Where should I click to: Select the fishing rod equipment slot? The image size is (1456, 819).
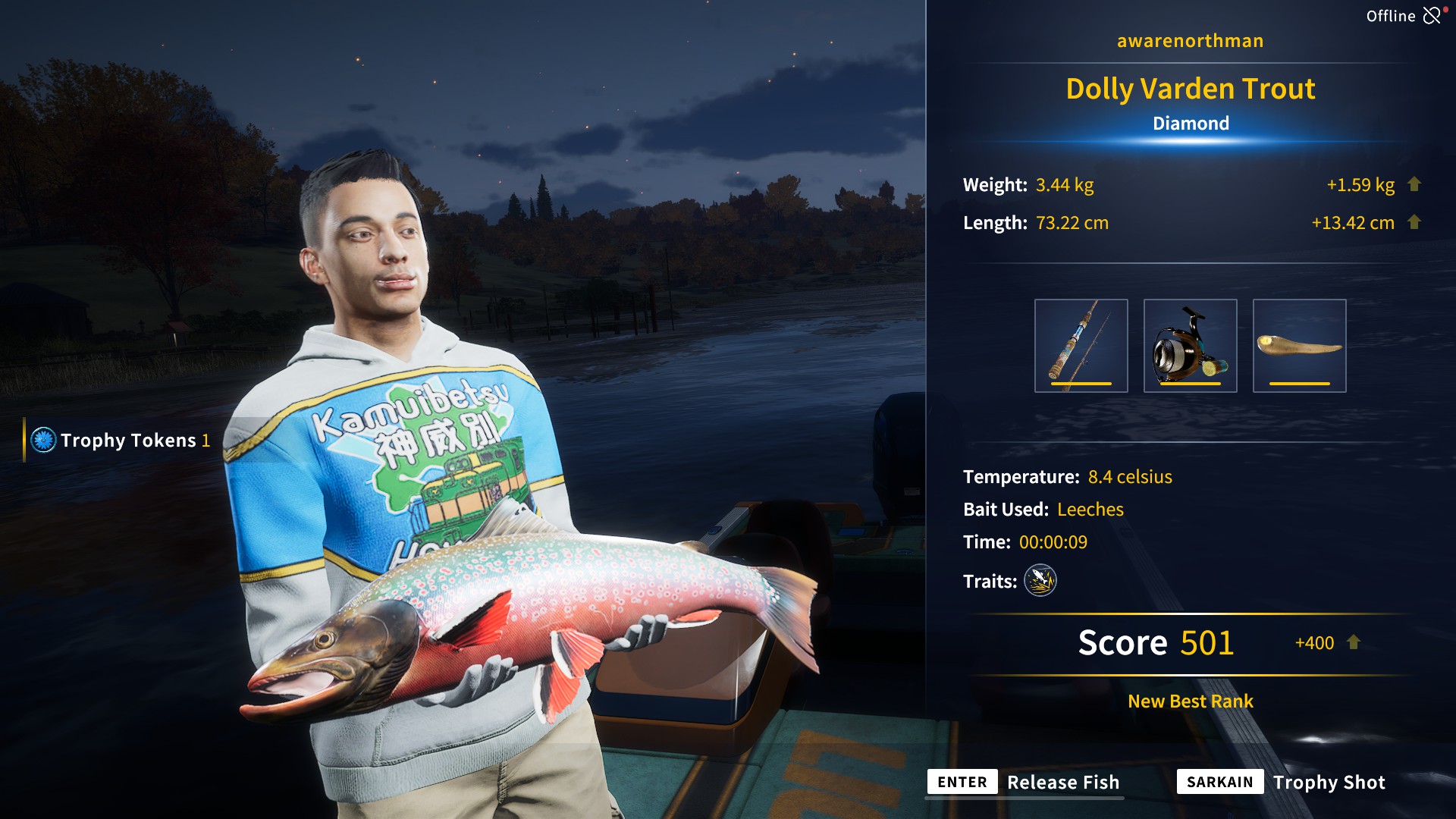click(x=1081, y=346)
